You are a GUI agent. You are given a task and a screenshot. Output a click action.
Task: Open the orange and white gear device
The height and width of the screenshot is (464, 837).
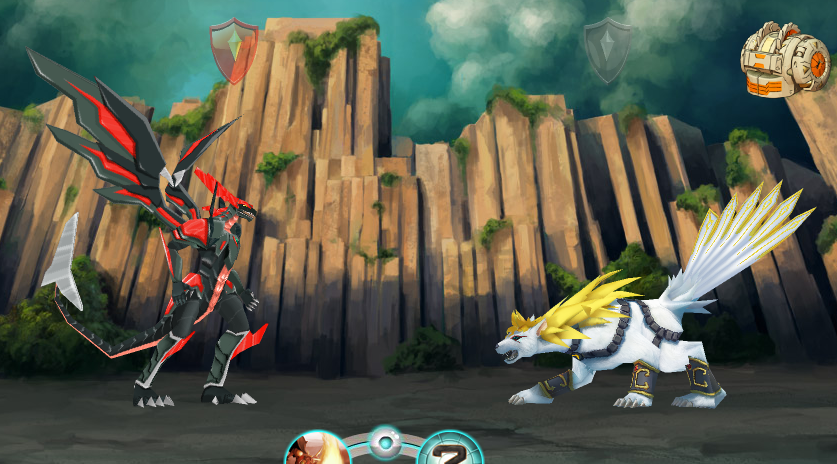(785, 60)
